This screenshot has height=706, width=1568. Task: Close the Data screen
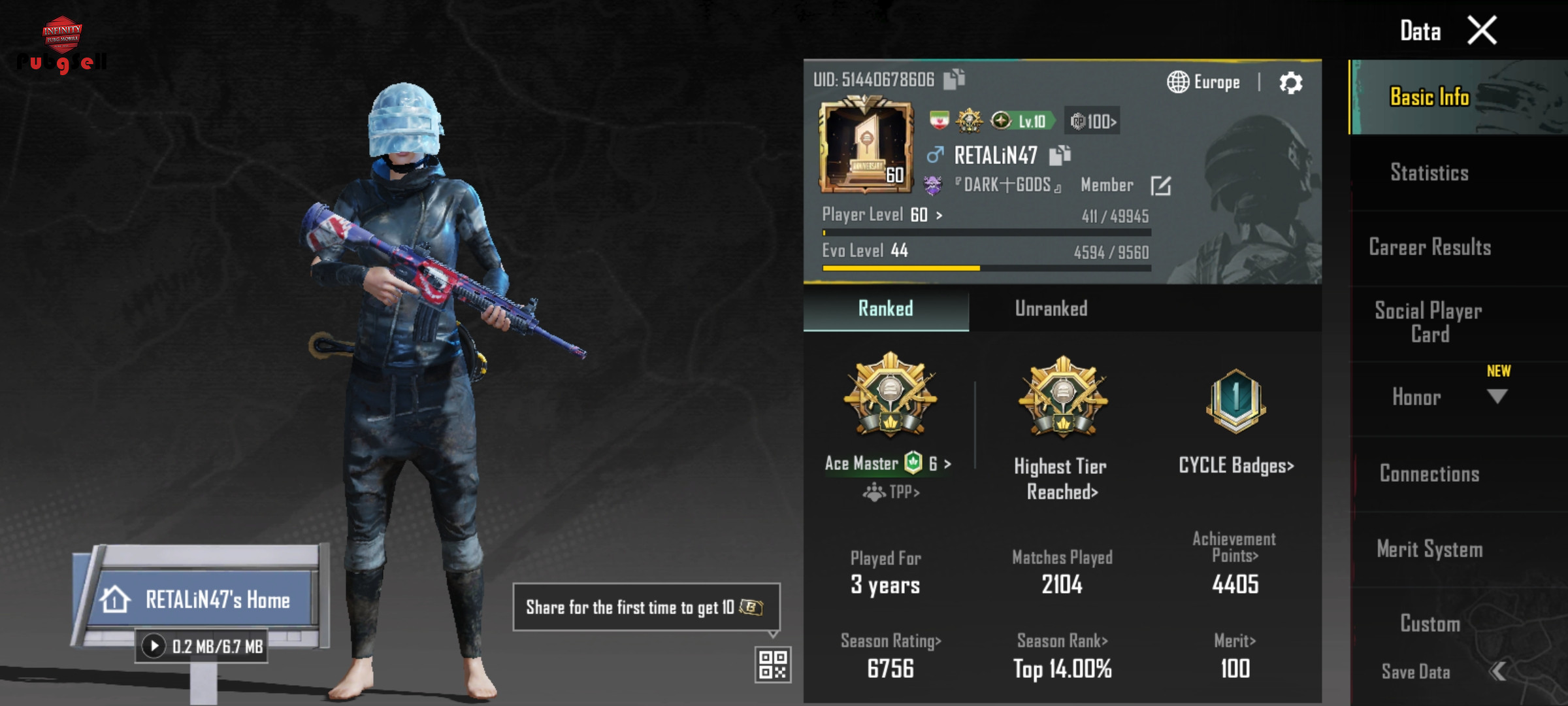1482,31
